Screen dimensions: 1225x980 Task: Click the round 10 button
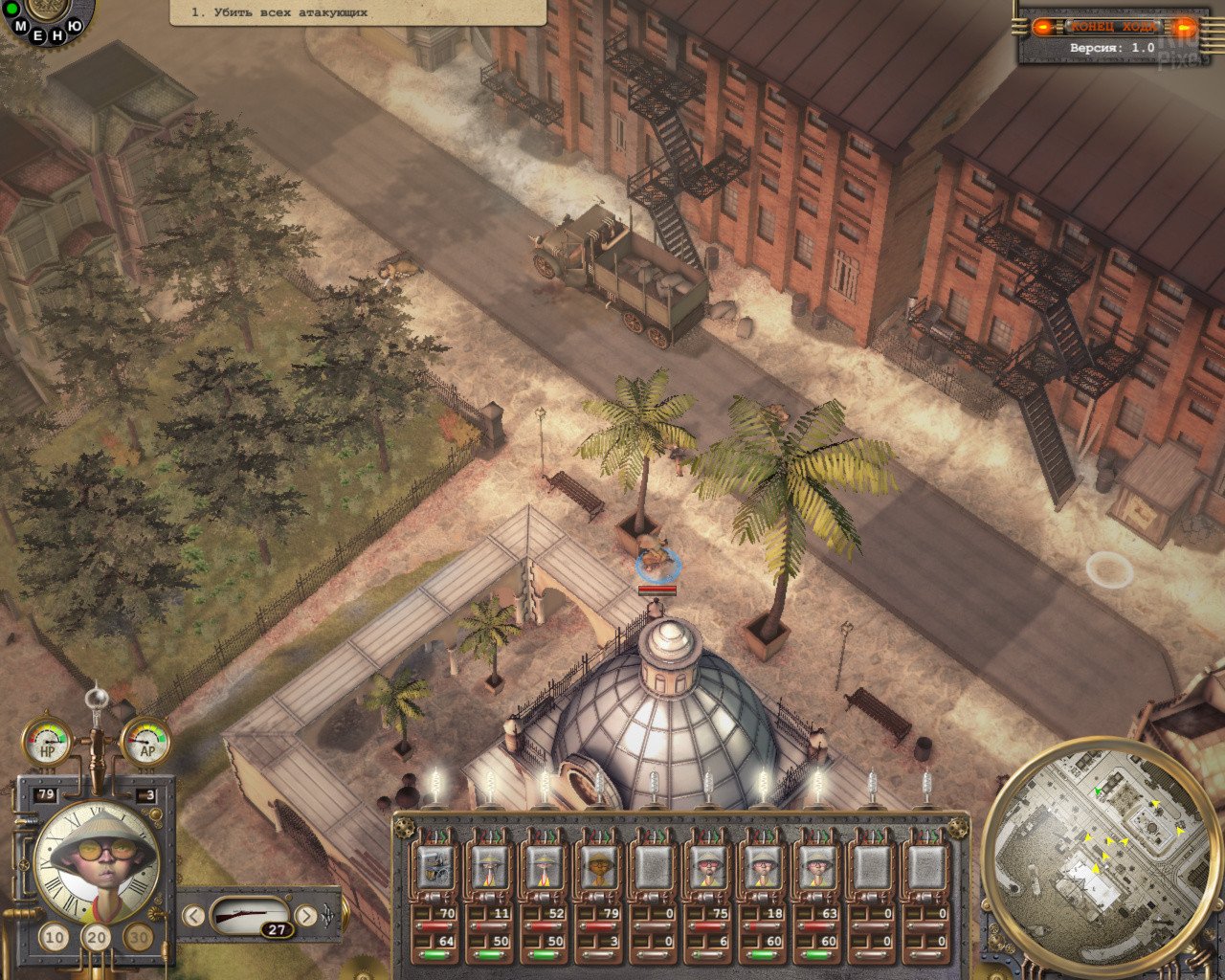click(x=55, y=938)
